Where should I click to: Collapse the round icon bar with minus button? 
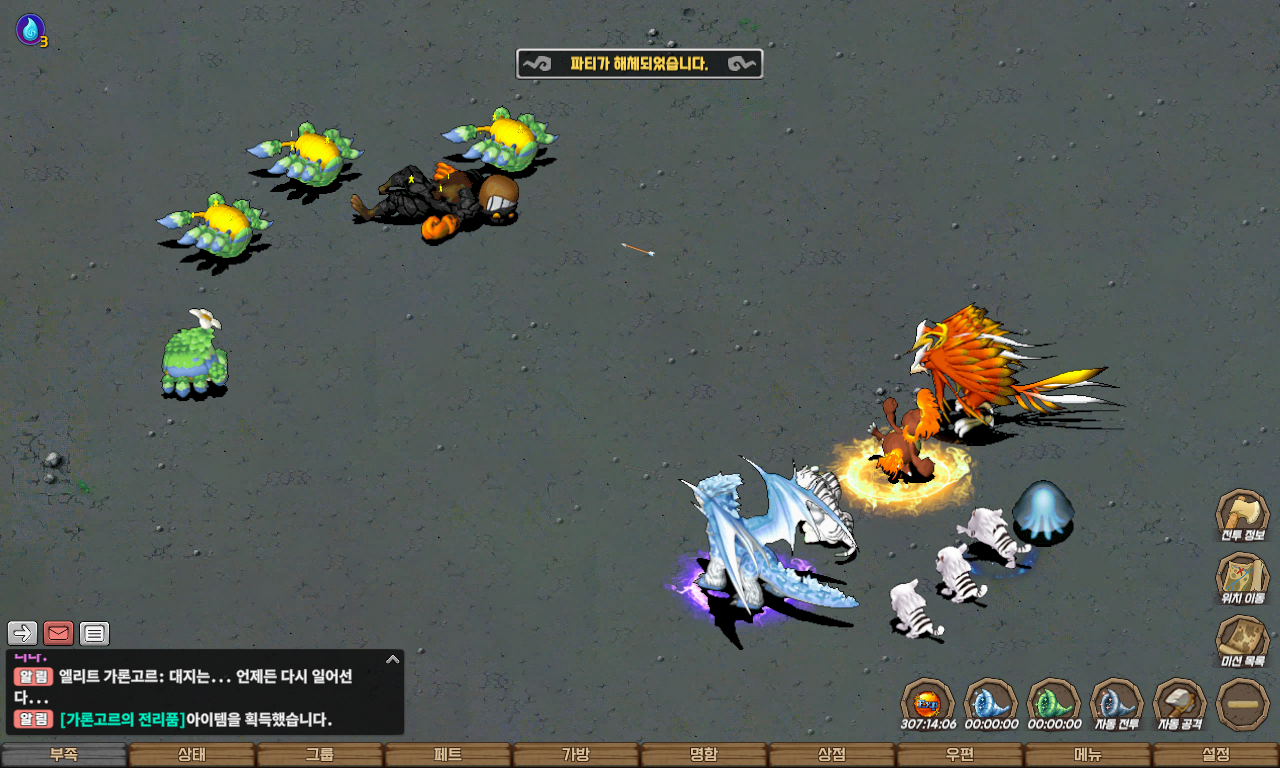1243,703
